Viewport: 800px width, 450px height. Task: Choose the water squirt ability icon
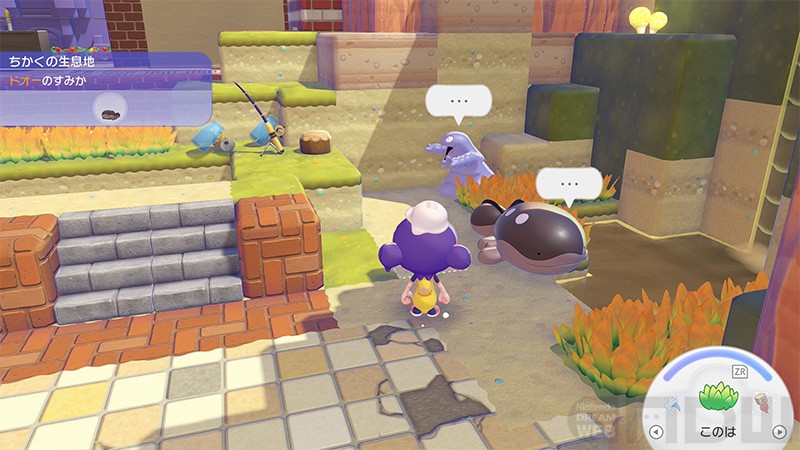[x=674, y=402]
